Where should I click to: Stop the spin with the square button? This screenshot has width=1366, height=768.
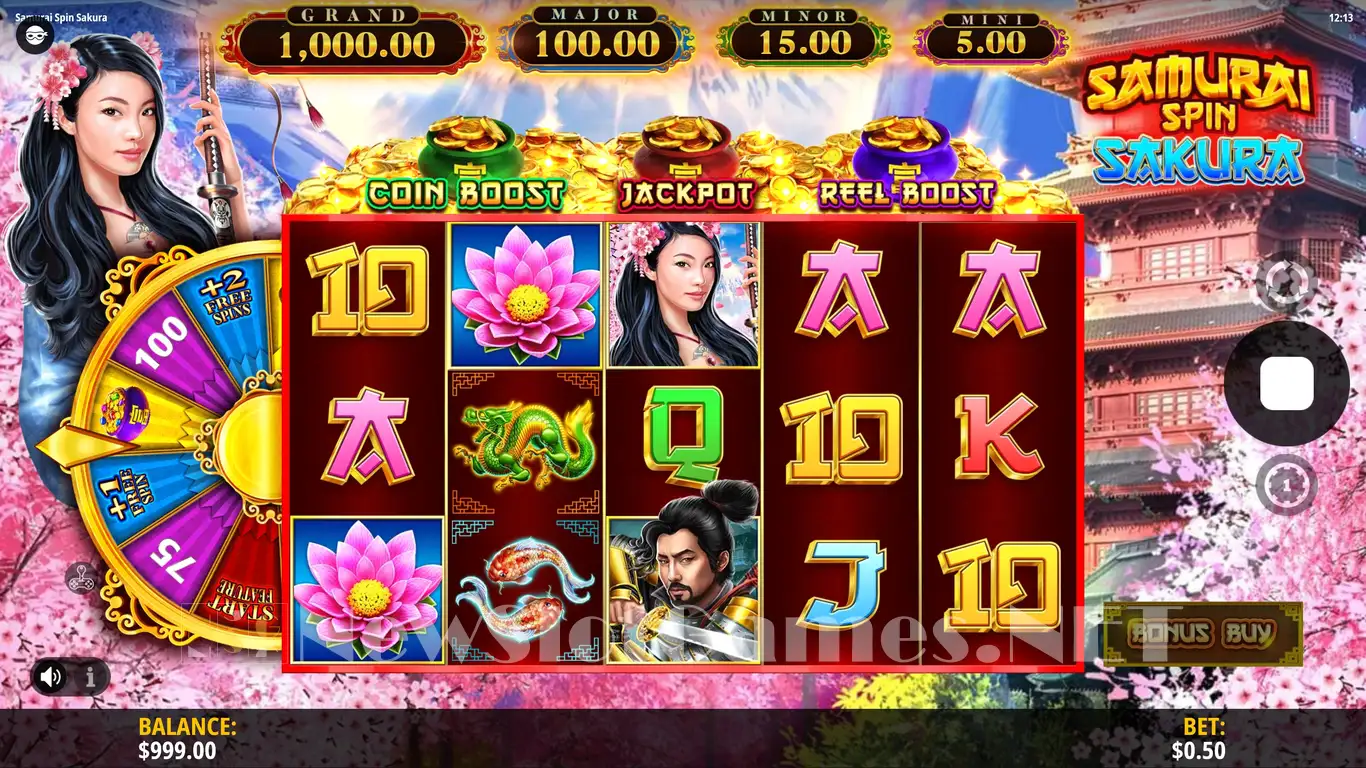tap(1286, 384)
